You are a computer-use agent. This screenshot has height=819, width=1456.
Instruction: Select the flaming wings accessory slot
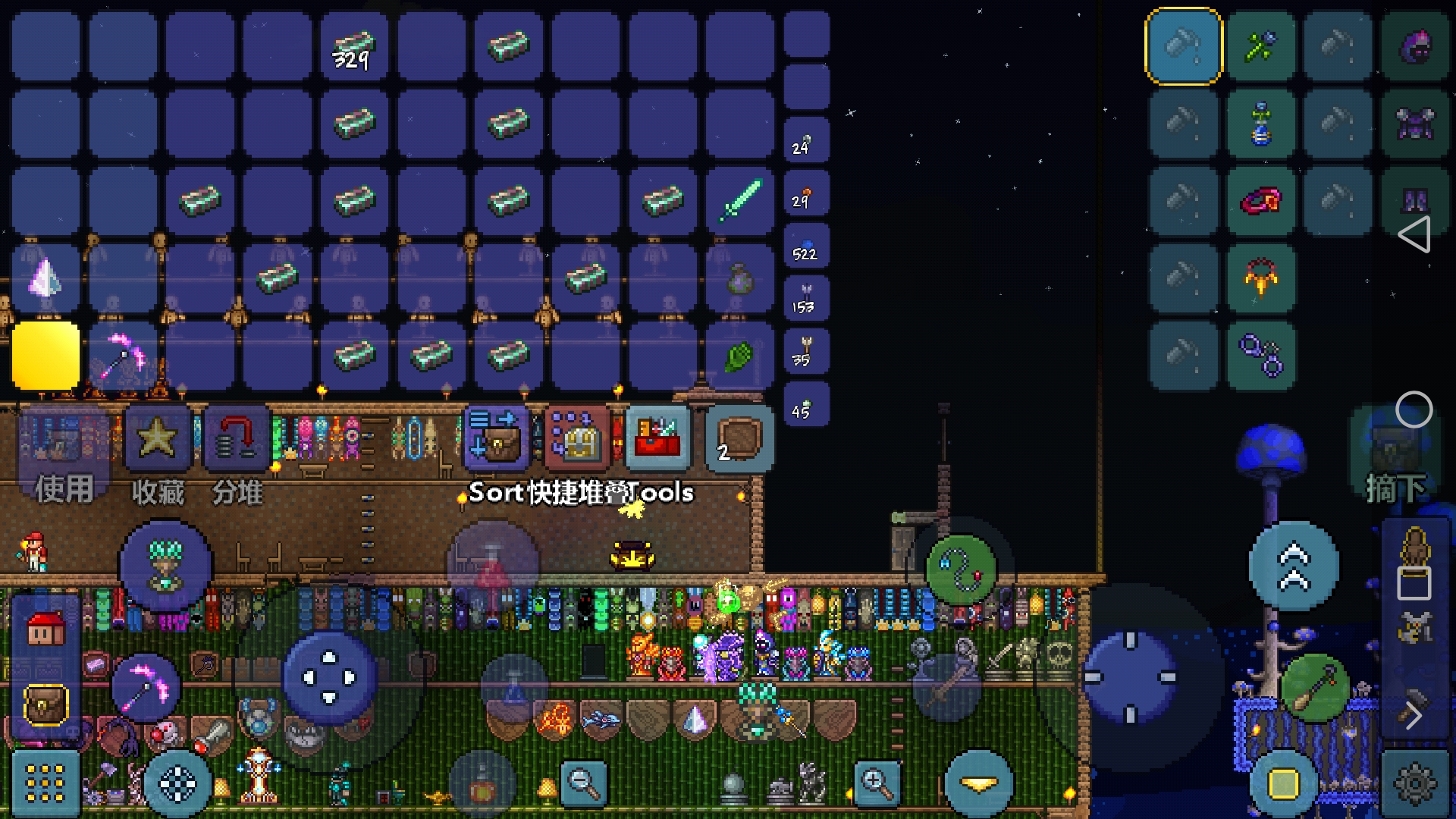coord(1261,278)
